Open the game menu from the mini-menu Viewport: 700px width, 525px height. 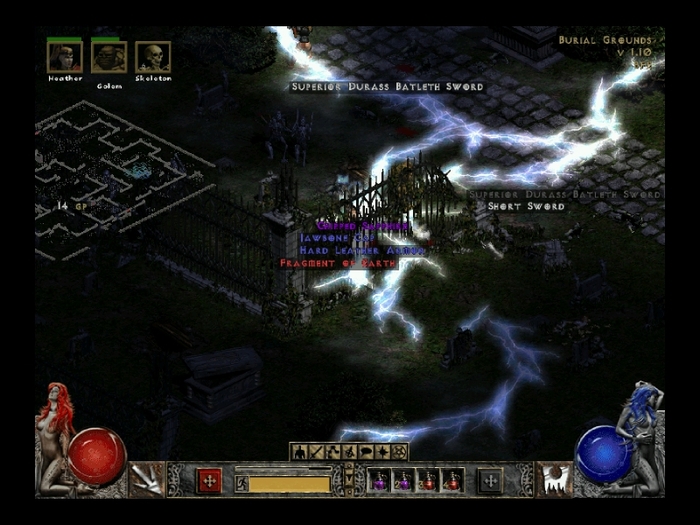pyautogui.click(x=400, y=452)
